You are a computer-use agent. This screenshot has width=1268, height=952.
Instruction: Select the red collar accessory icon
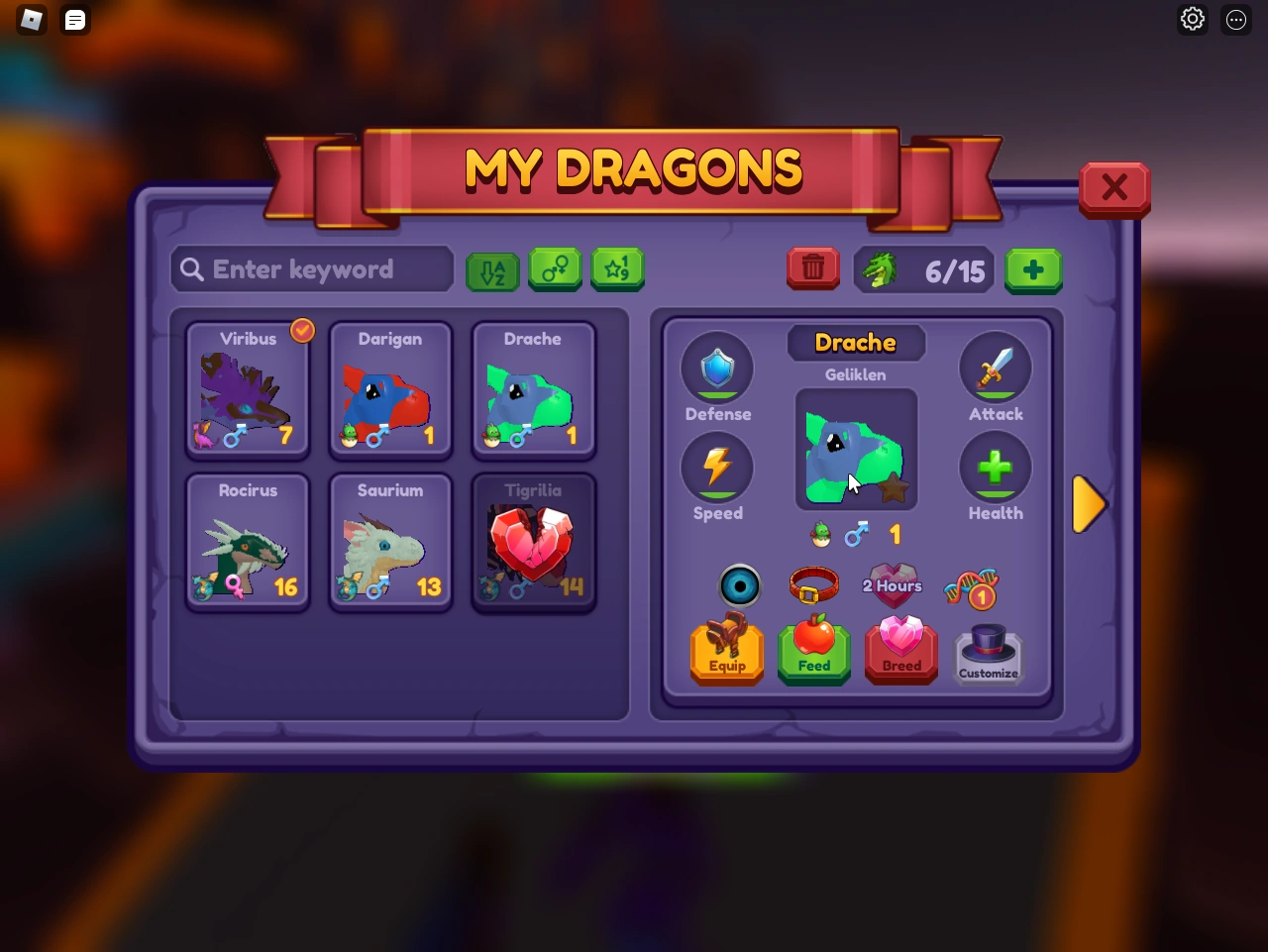point(814,583)
